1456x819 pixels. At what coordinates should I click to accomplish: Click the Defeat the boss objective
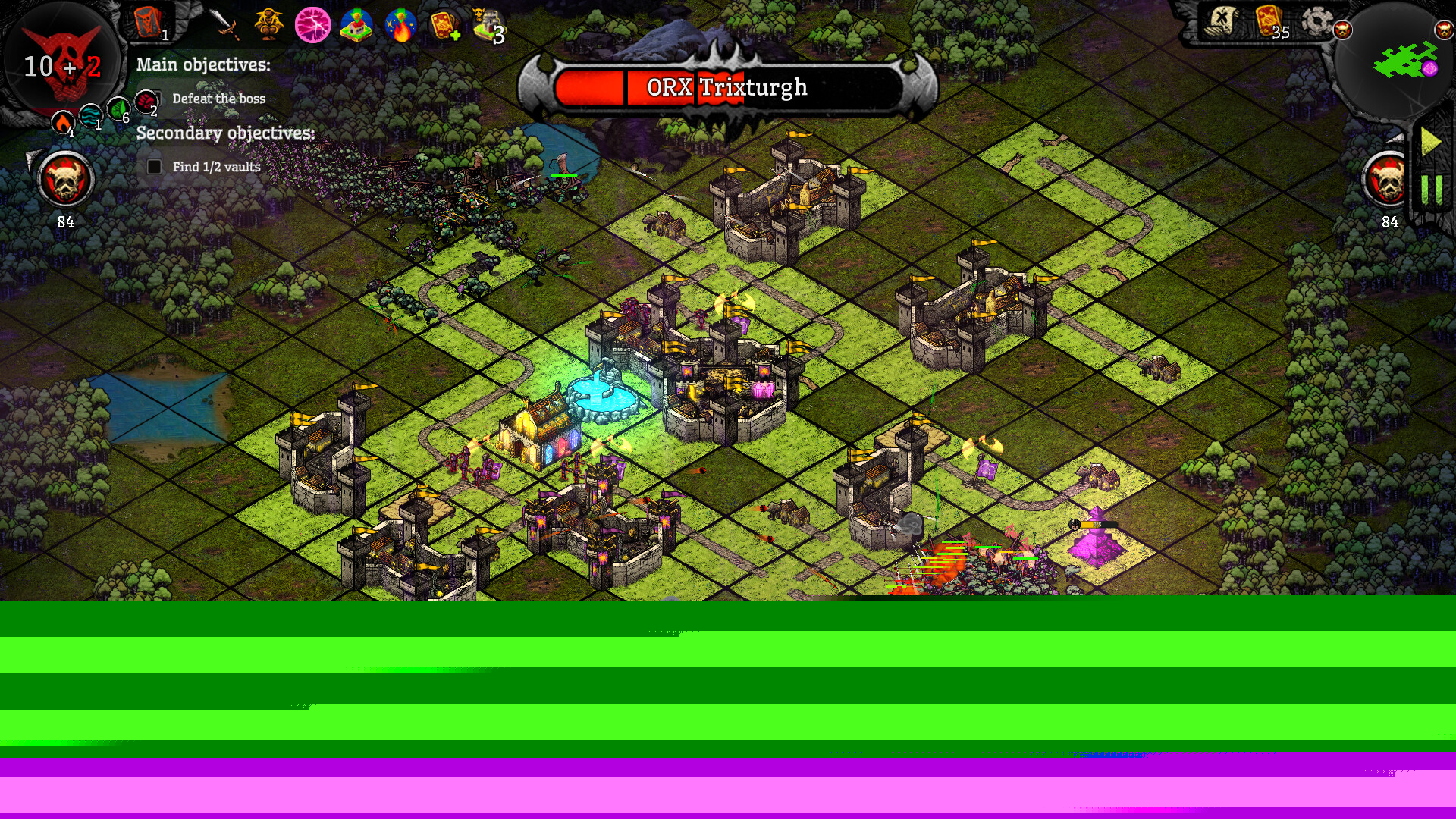tap(218, 99)
